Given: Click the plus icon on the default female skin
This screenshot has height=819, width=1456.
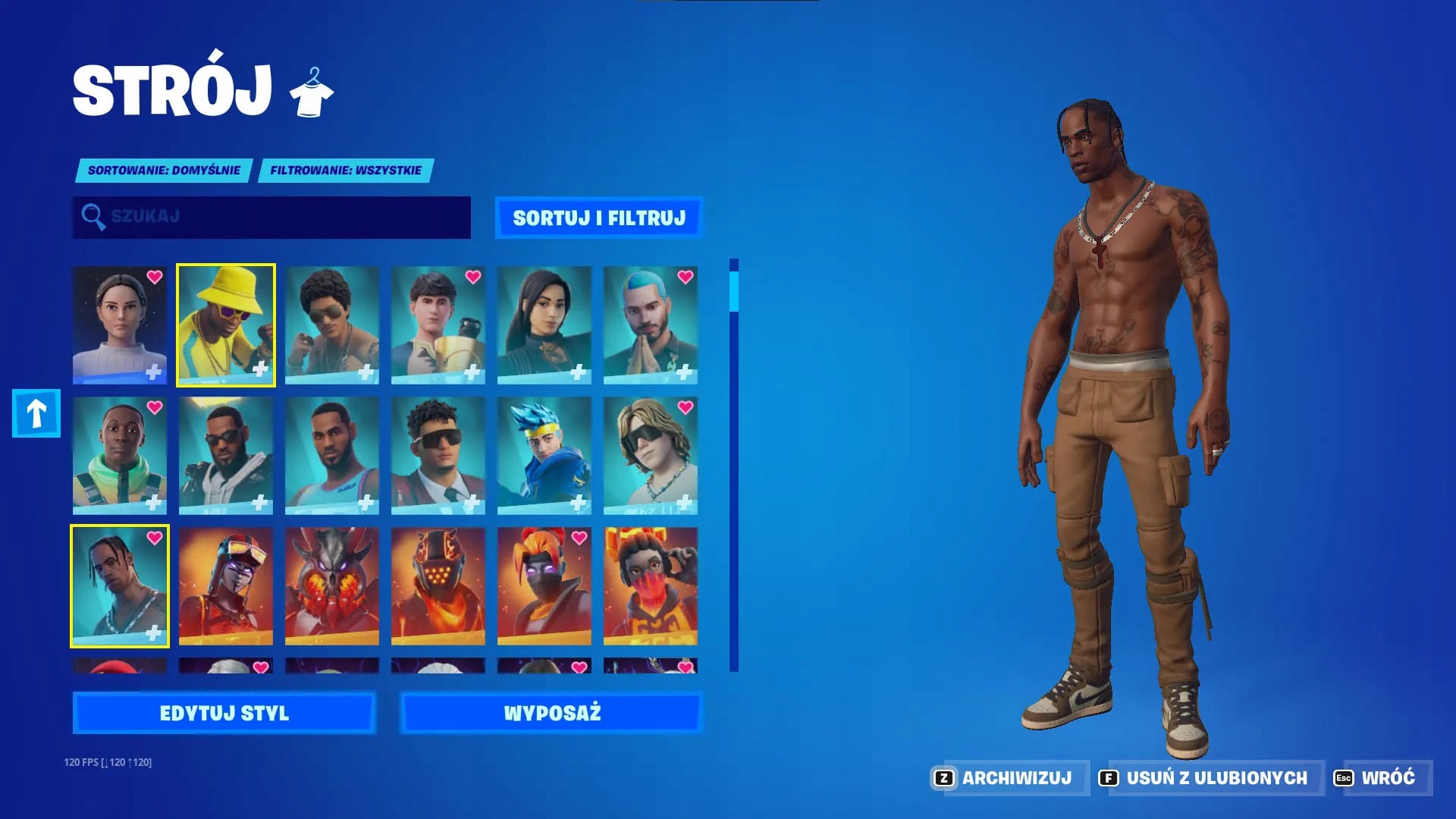Looking at the screenshot, I should pos(155,370).
